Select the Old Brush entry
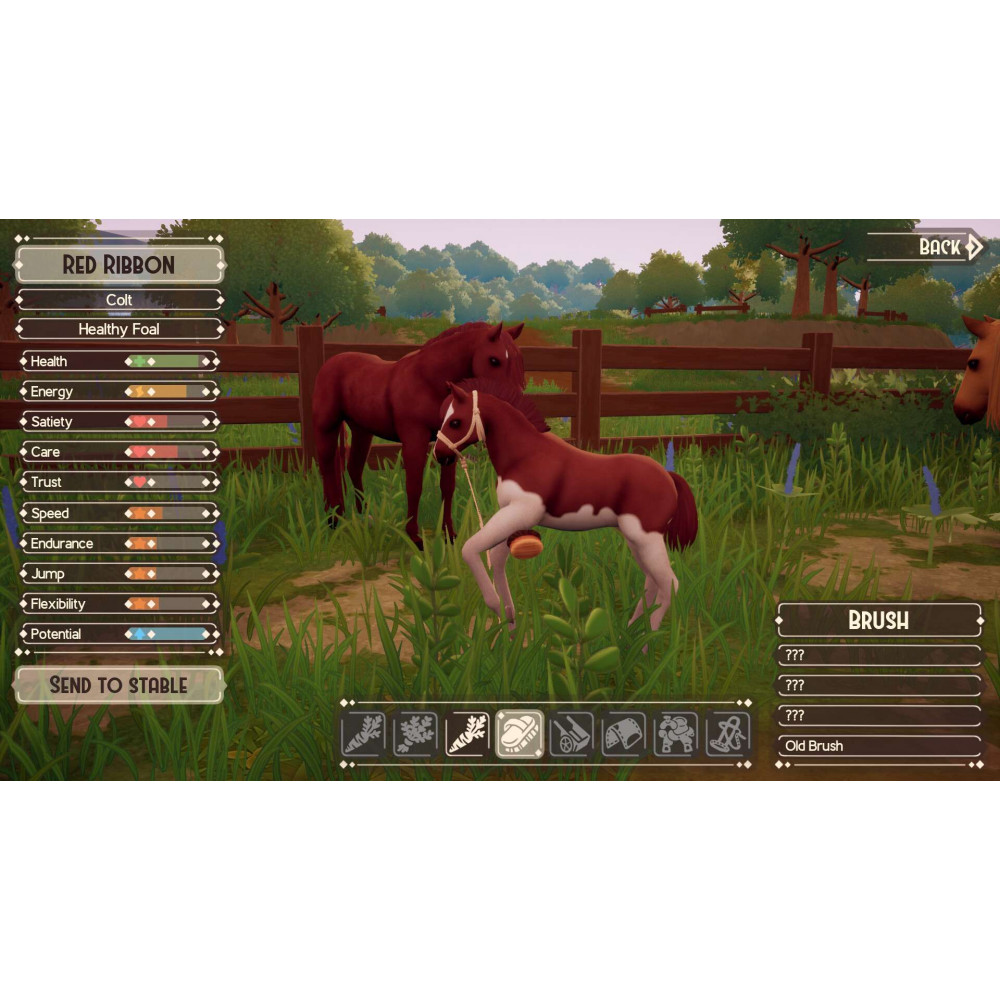This screenshot has height=1000, width=1000. tap(879, 746)
